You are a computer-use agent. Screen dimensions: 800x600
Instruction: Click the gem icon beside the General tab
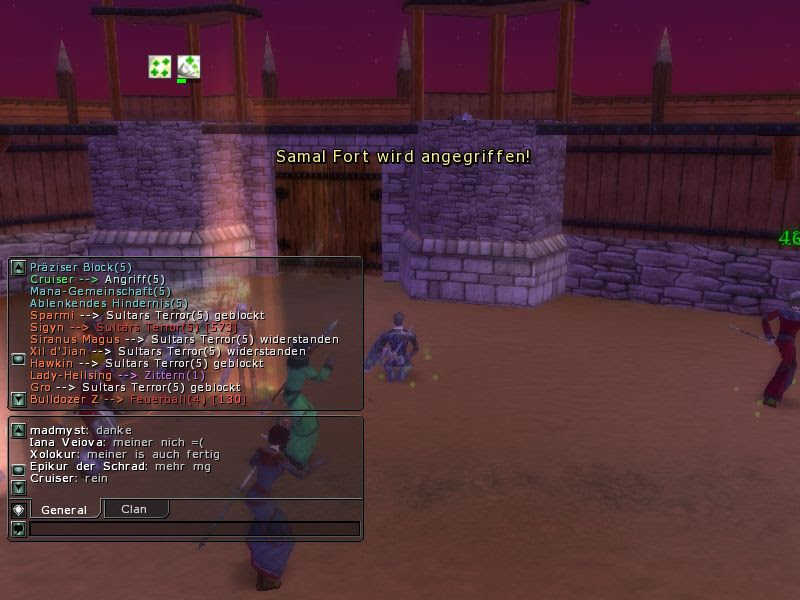(x=18, y=510)
